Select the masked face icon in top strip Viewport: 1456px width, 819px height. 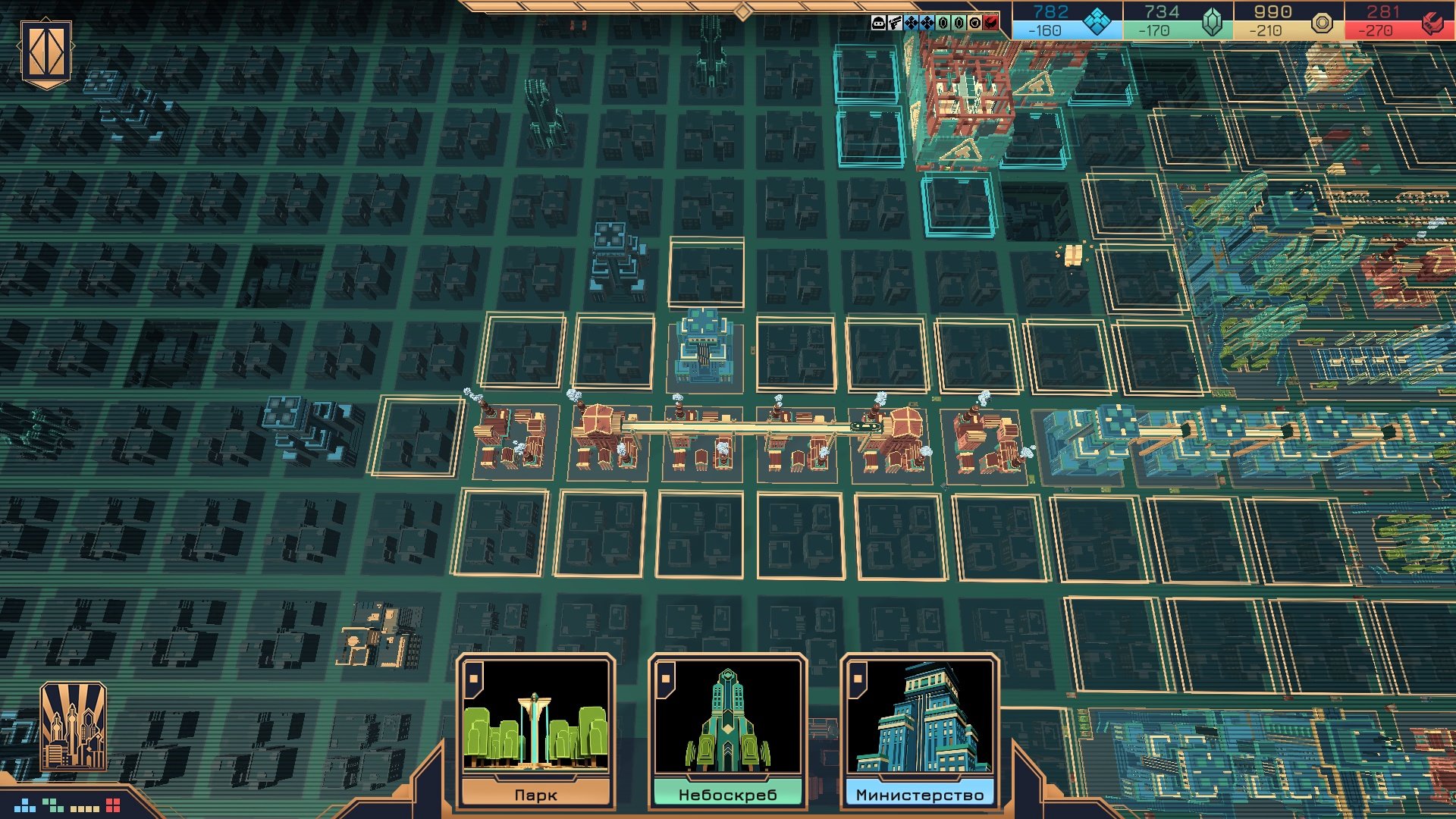pyautogui.click(x=878, y=23)
